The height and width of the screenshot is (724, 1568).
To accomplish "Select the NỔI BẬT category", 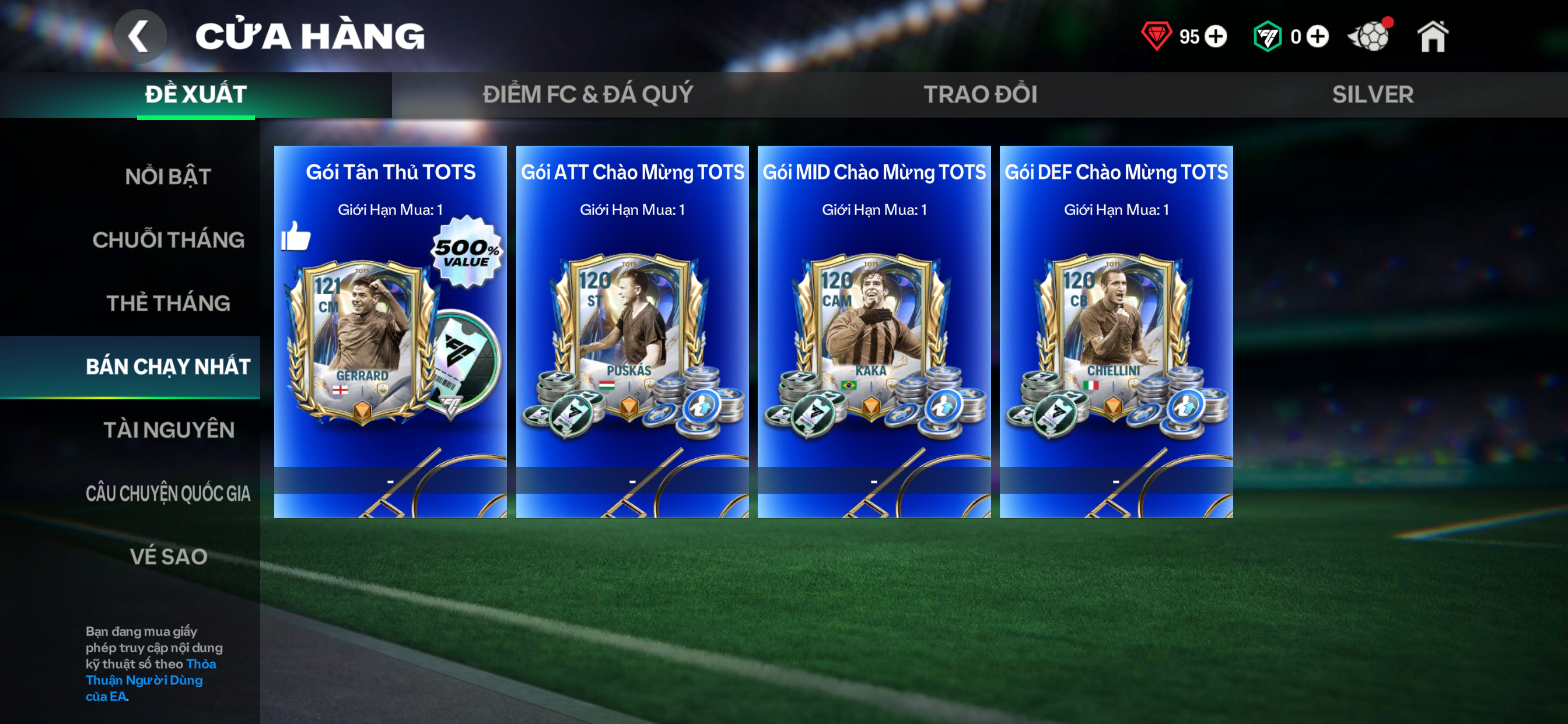I will click(x=168, y=177).
